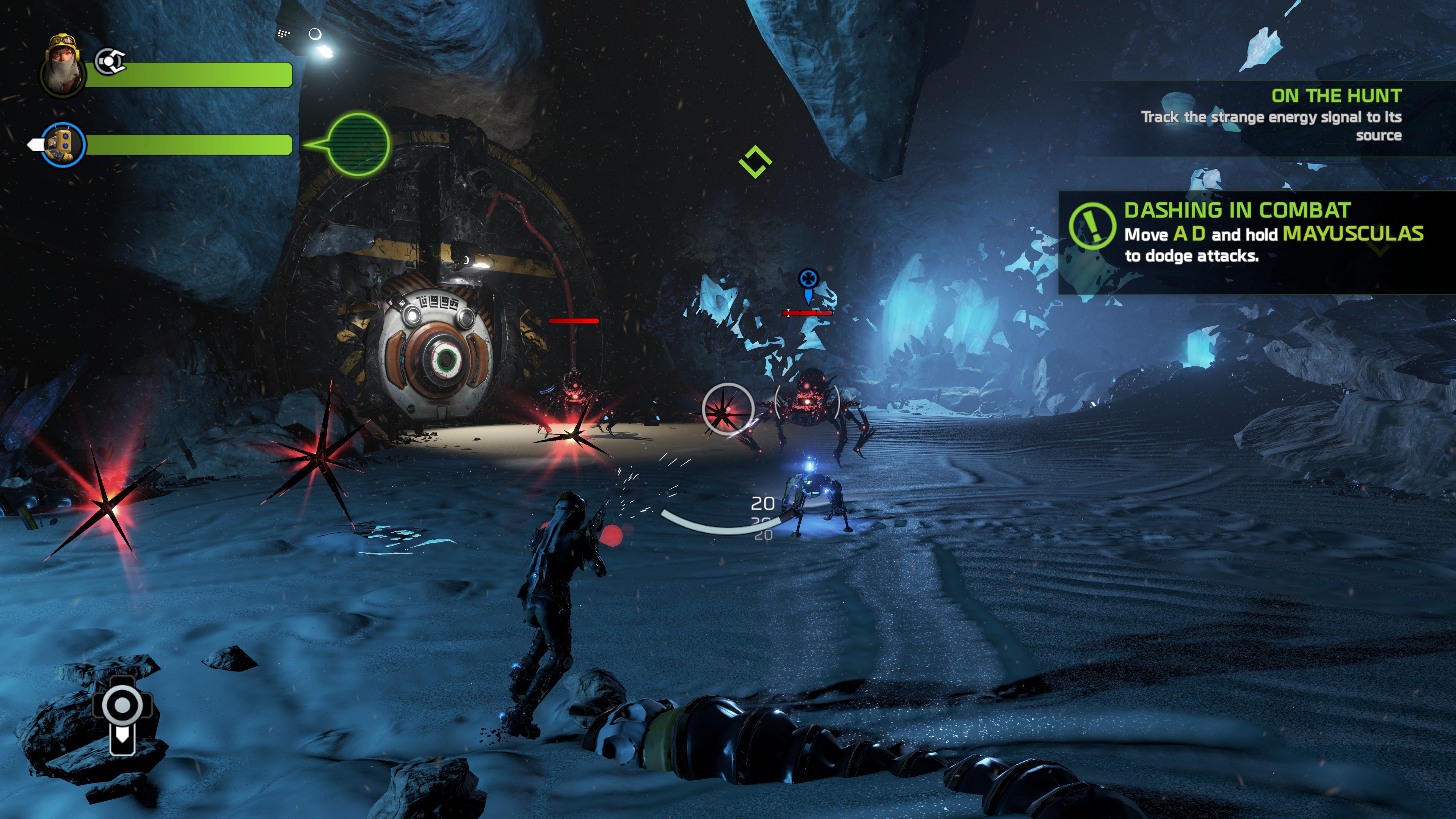Open the On The Hunt objective tracker
1456x819 pixels.
1300,116
